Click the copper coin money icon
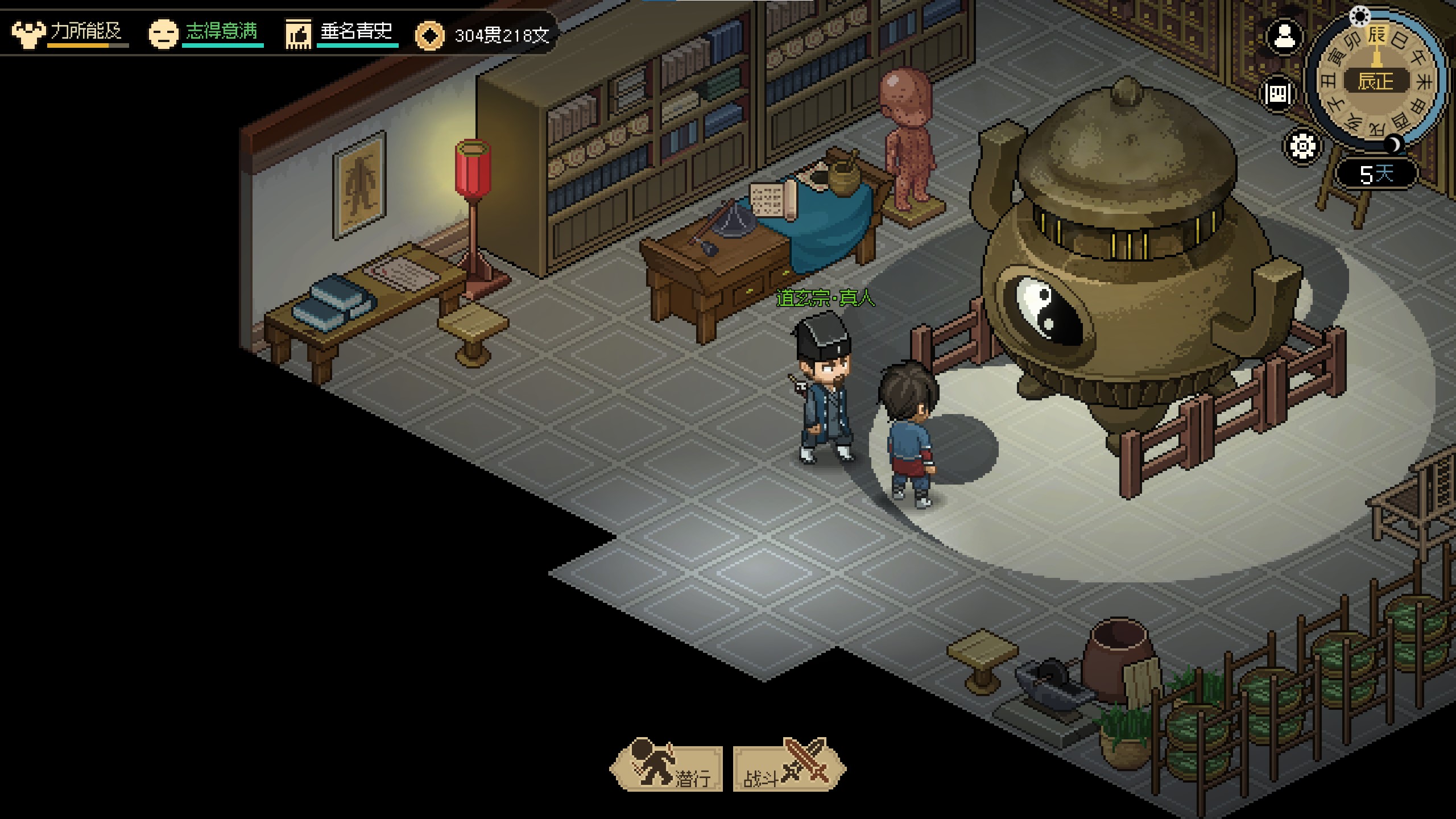The image size is (1456, 819). pos(429,36)
